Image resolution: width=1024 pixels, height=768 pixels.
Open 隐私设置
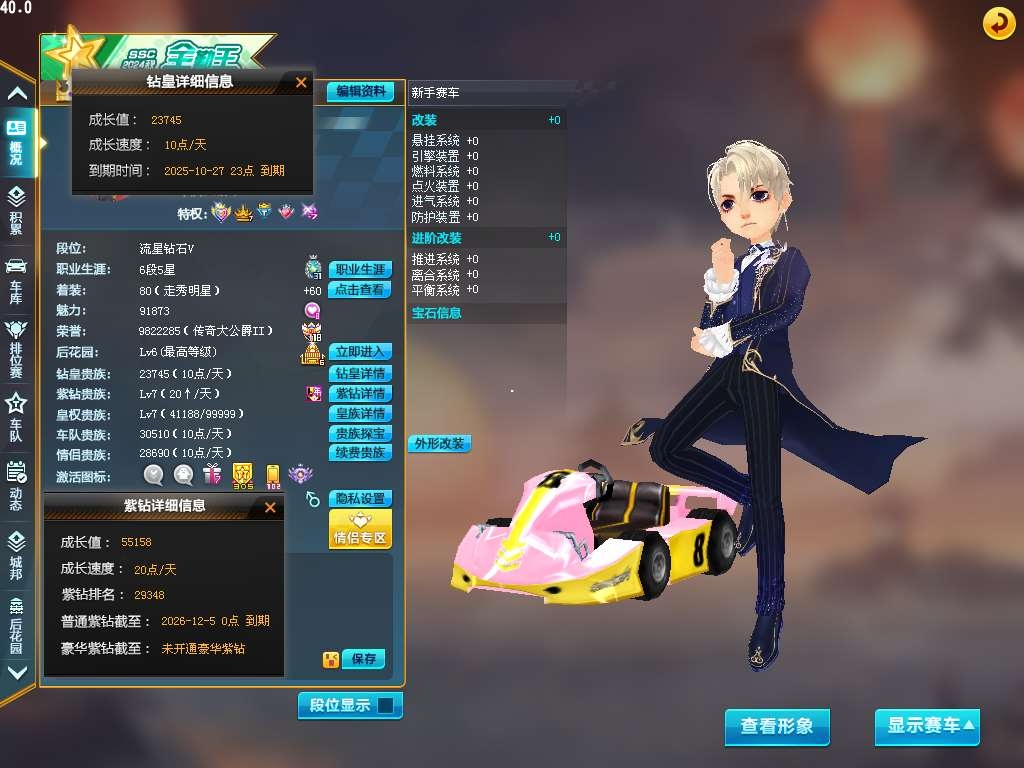coord(359,499)
